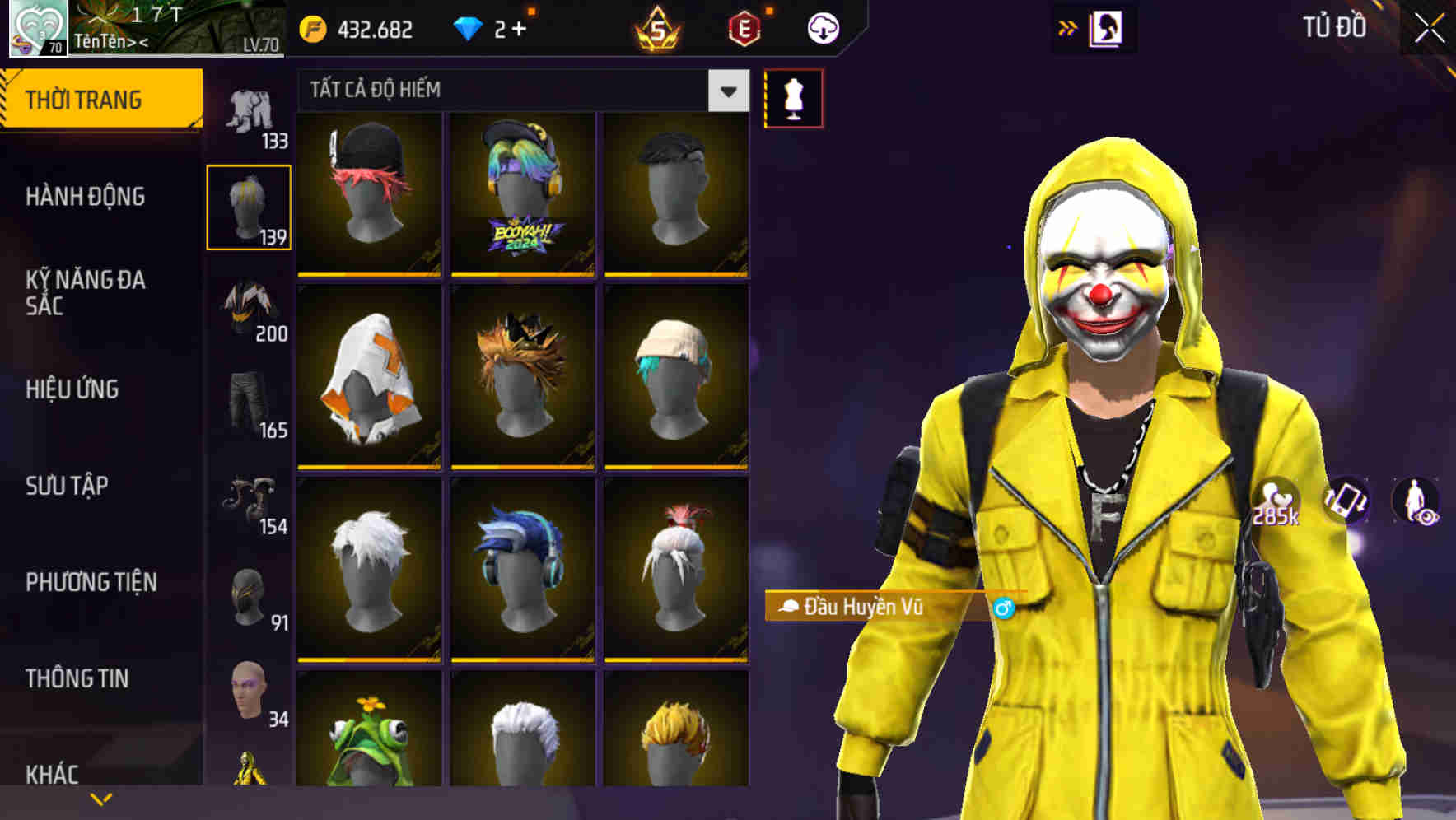
Task: Select the BOOYAH 2024 rainbow hair thumbnail
Action: (524, 195)
